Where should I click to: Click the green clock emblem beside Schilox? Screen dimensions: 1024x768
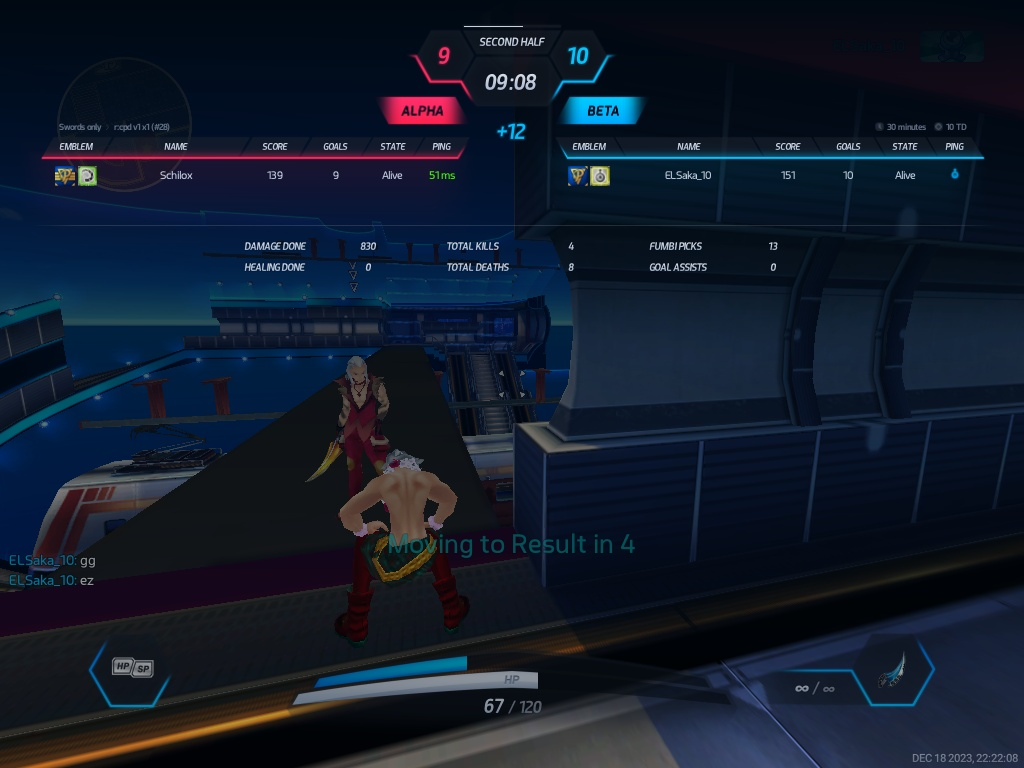tap(88, 176)
